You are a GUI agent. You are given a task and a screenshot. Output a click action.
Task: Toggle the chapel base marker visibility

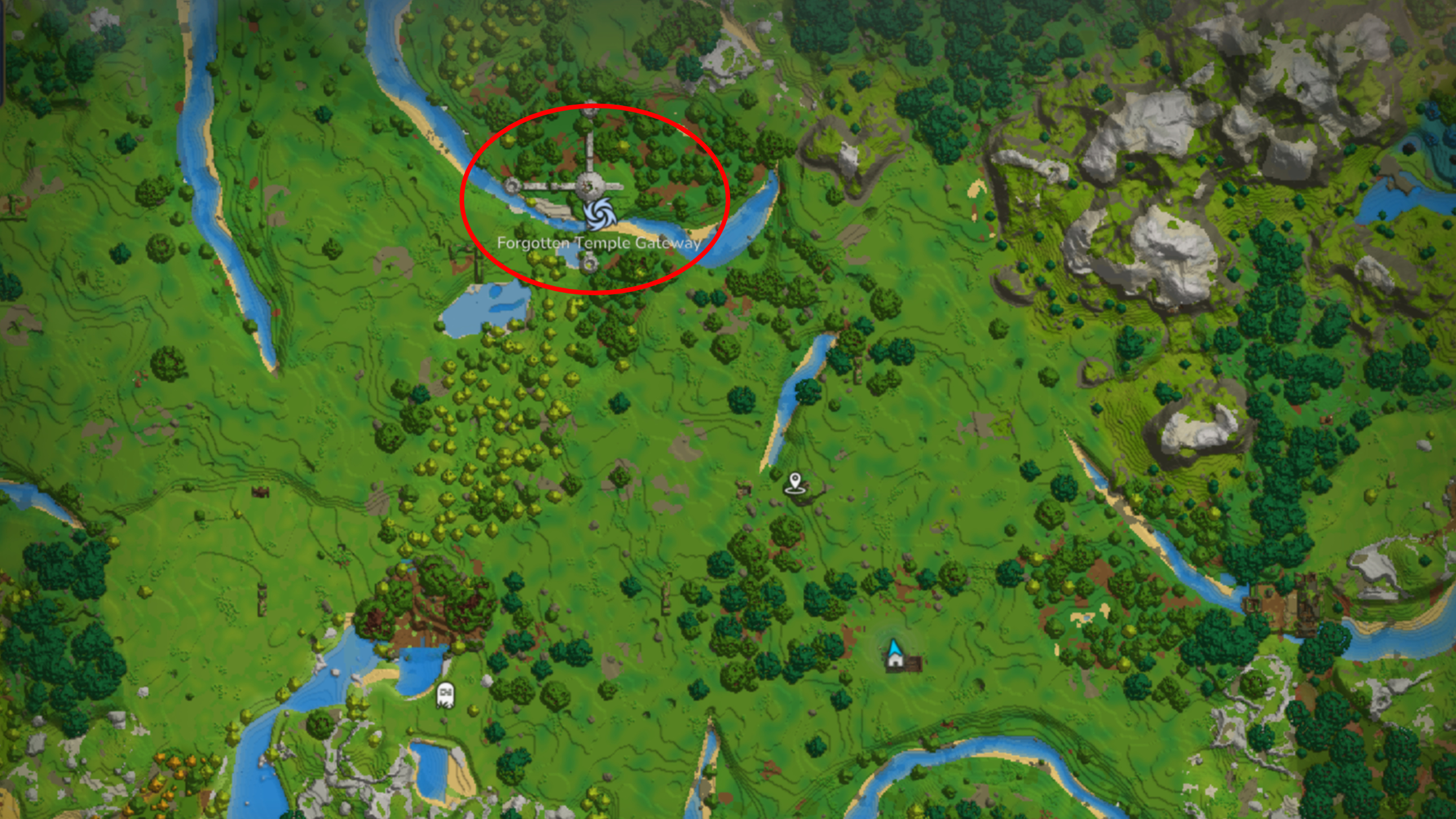(894, 657)
